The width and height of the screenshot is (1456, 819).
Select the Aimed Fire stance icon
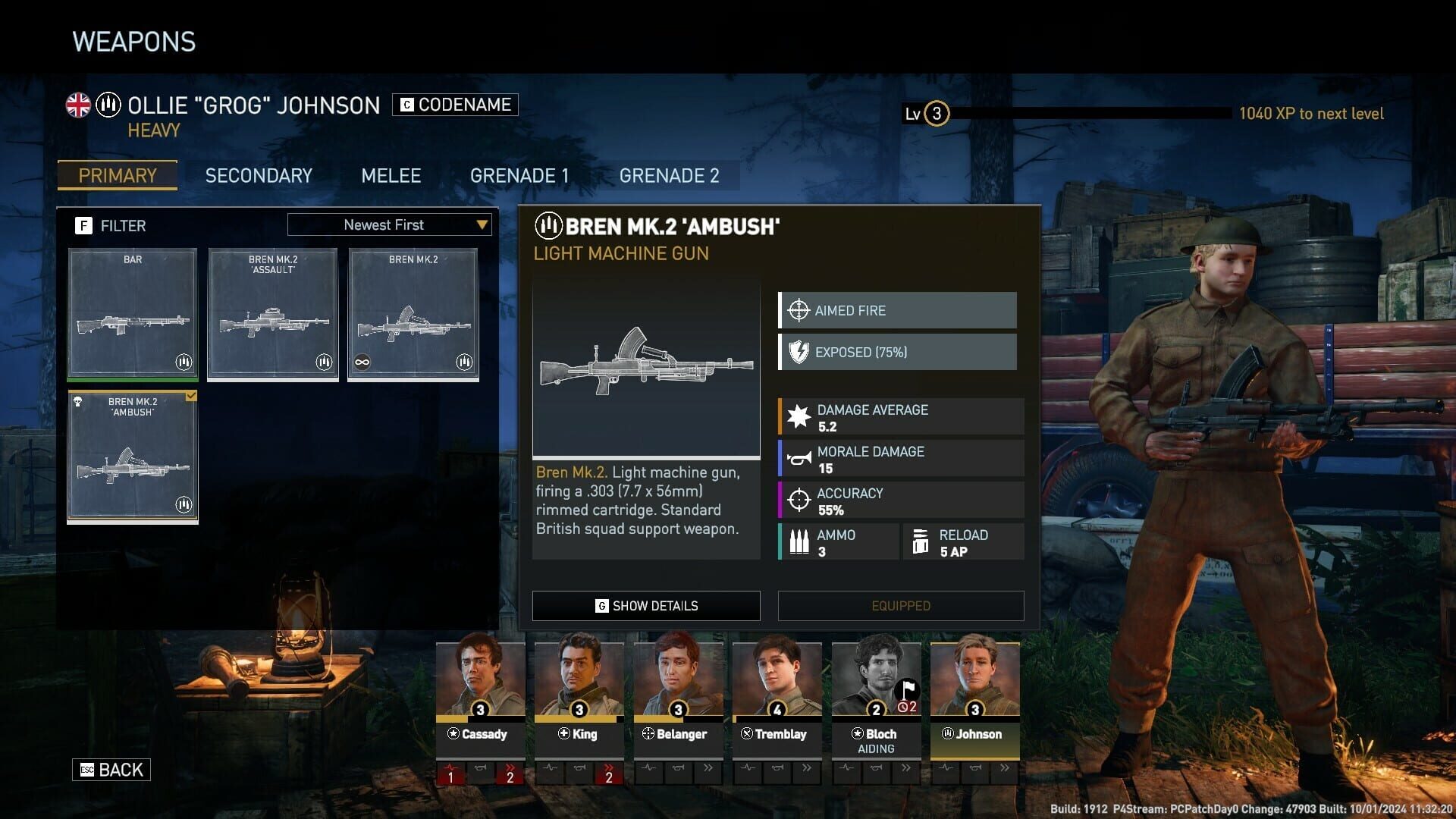pyautogui.click(x=797, y=310)
